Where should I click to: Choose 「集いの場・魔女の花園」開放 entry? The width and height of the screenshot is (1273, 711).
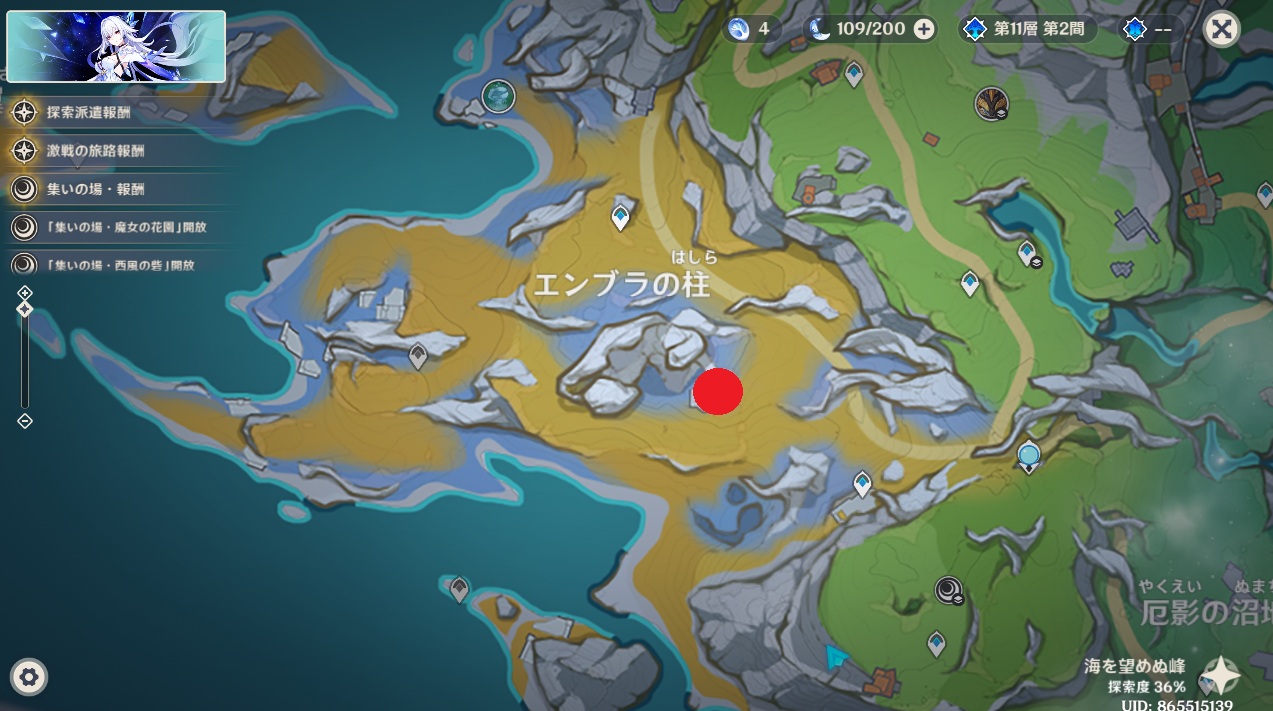point(125,227)
